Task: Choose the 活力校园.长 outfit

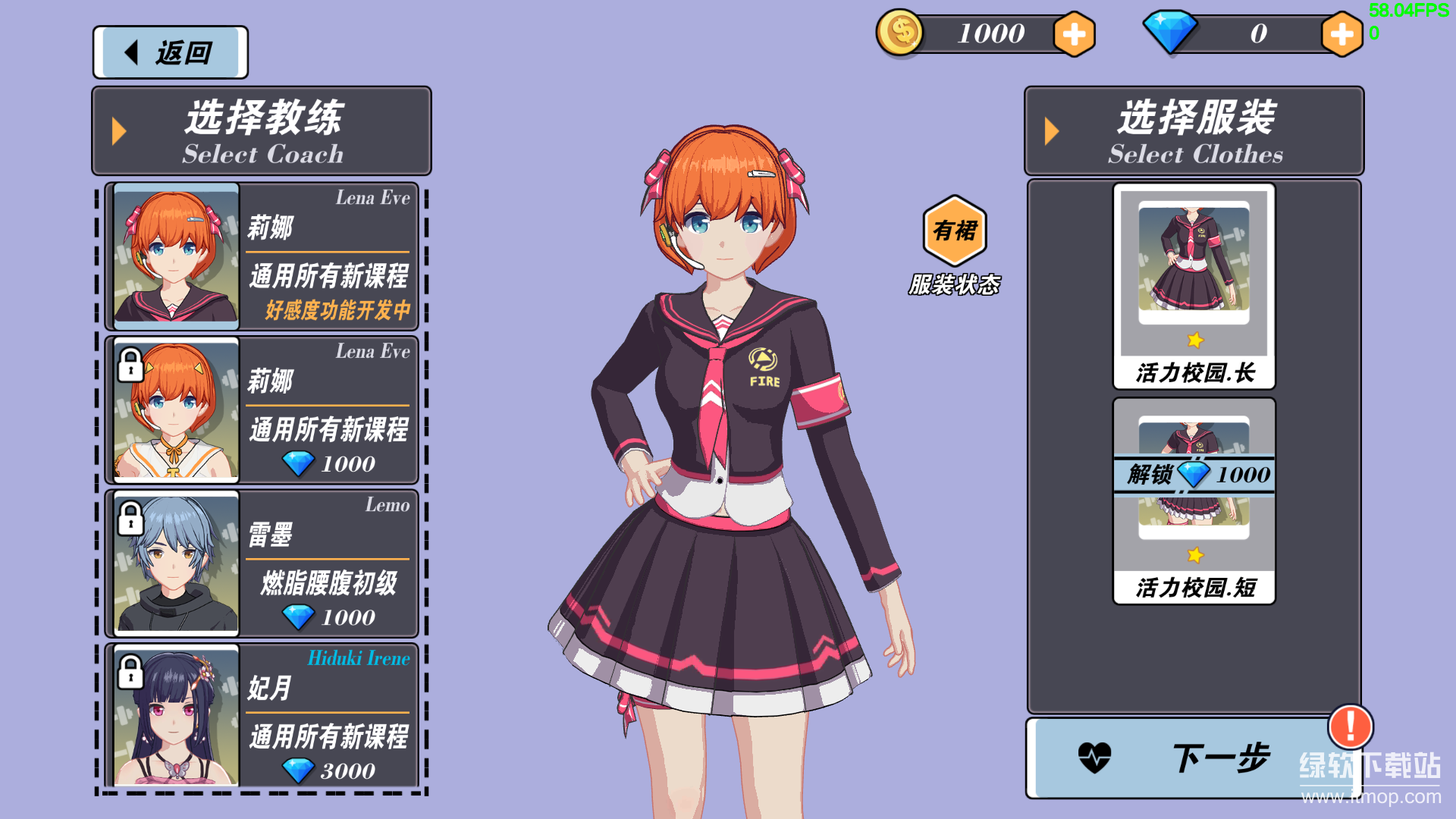Action: coord(1194,286)
